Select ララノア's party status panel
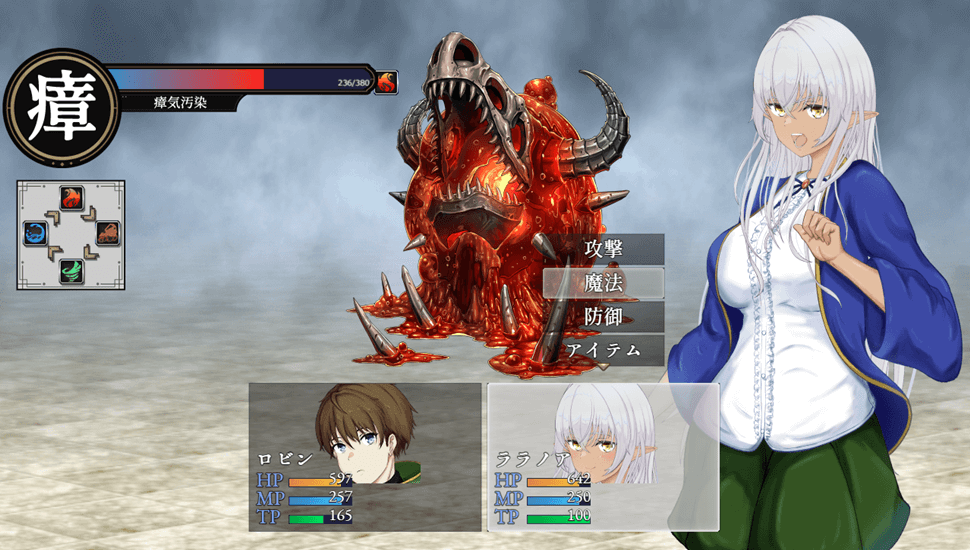Screen dimensions: 970x550 (x=603, y=456)
